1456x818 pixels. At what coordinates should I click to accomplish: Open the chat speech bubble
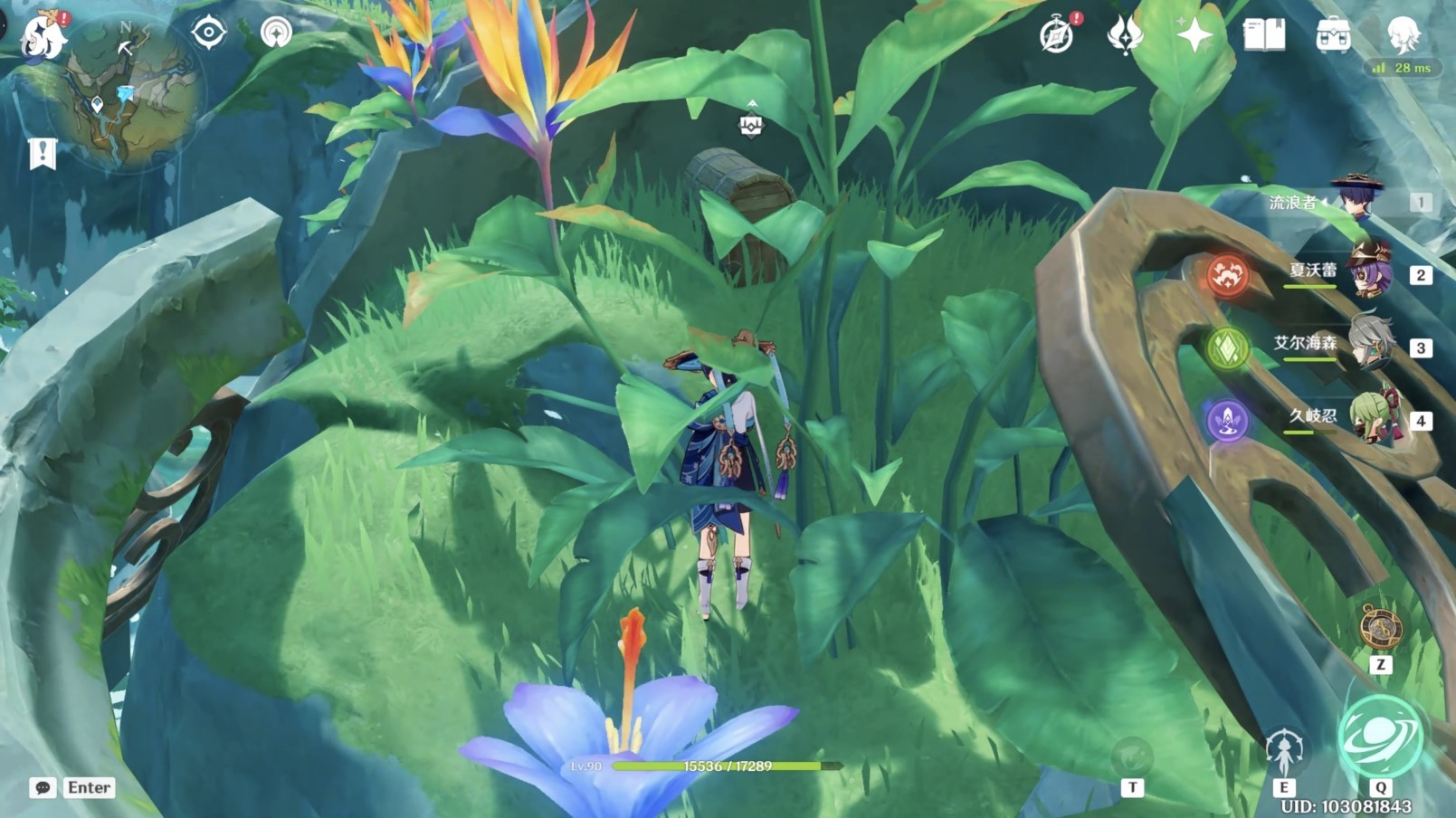(43, 787)
